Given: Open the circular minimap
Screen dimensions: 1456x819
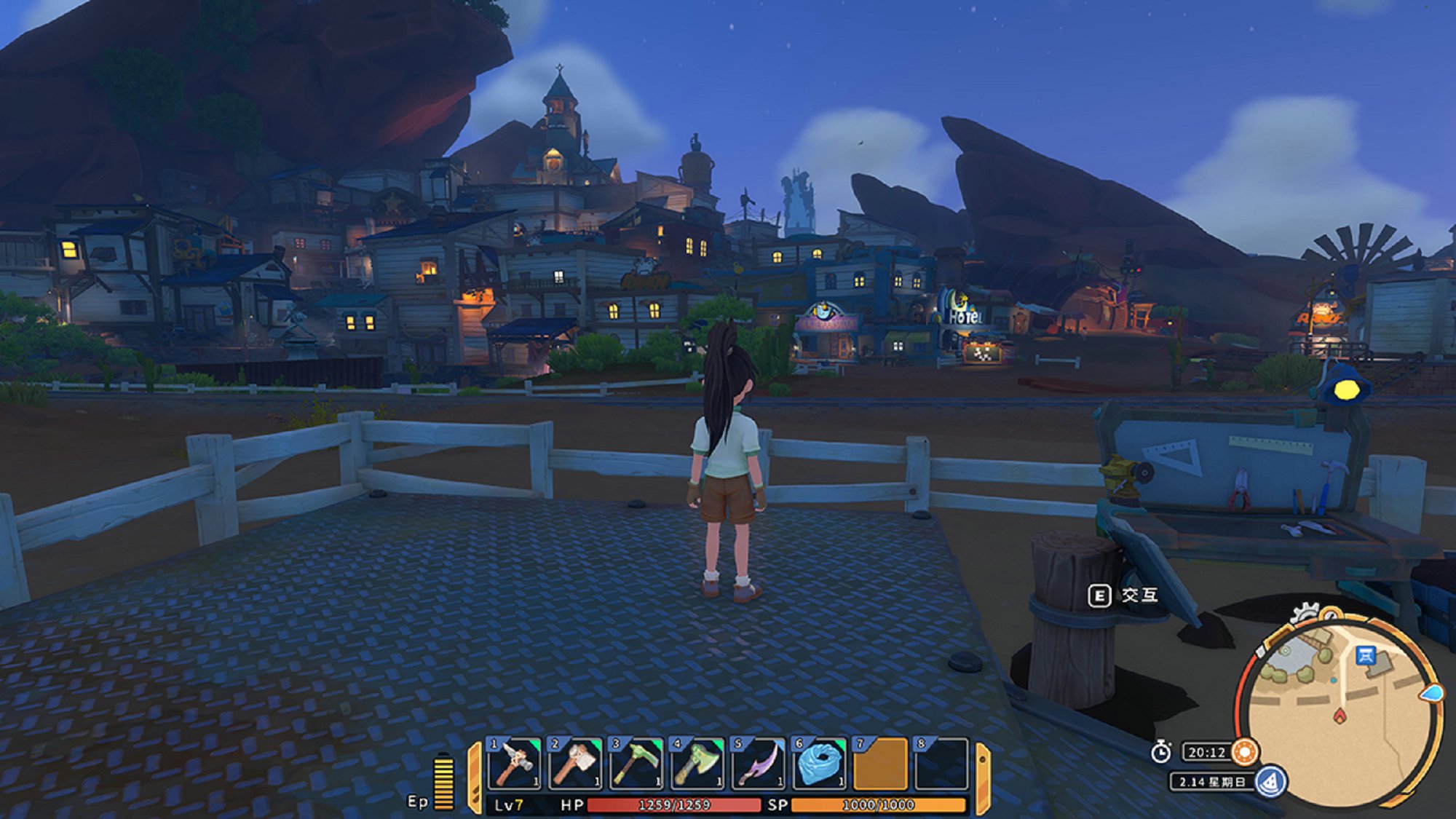Looking at the screenshot, I should coord(1342,713).
